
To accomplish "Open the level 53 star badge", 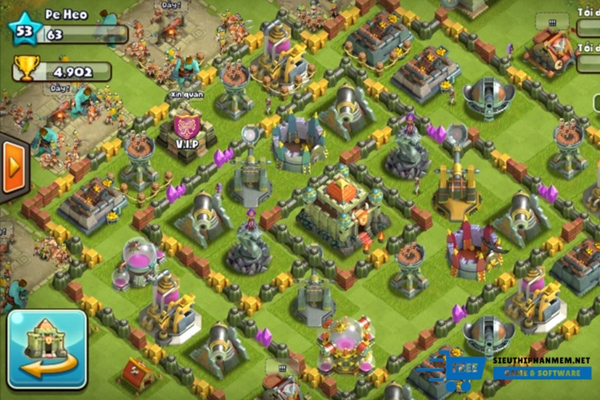I will tap(24, 30).
